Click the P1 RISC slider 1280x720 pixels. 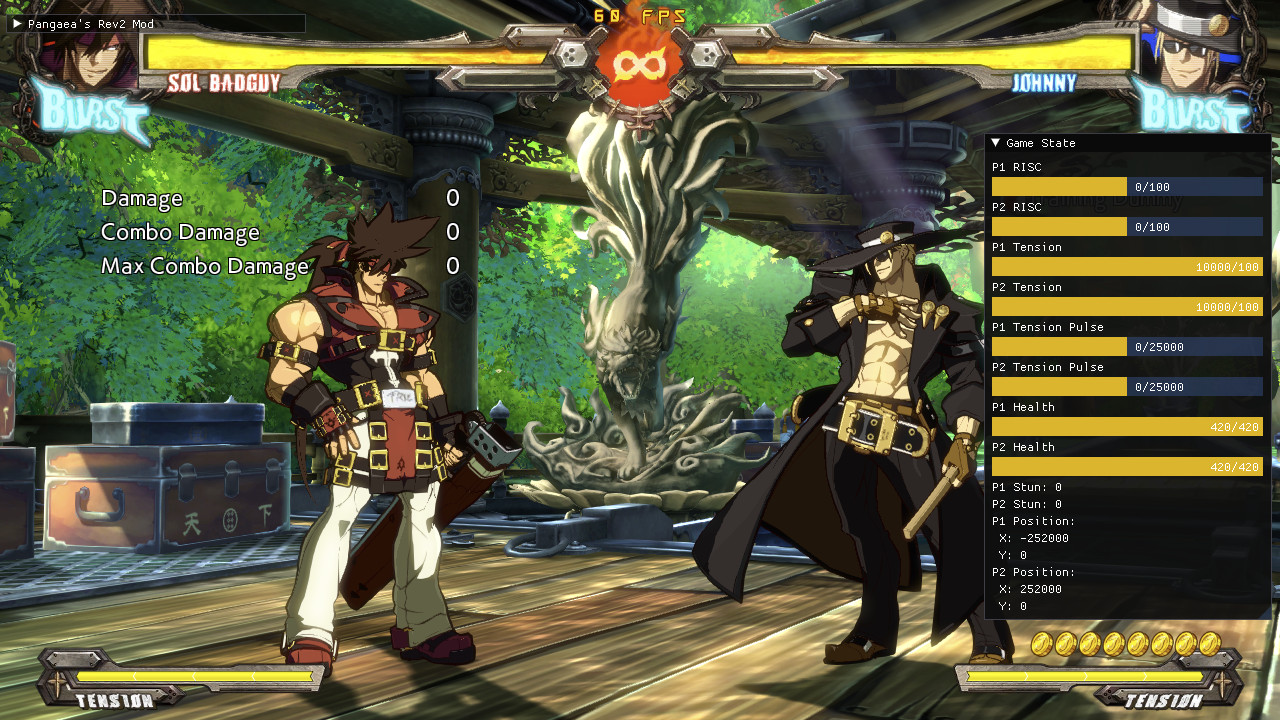tap(1127, 187)
